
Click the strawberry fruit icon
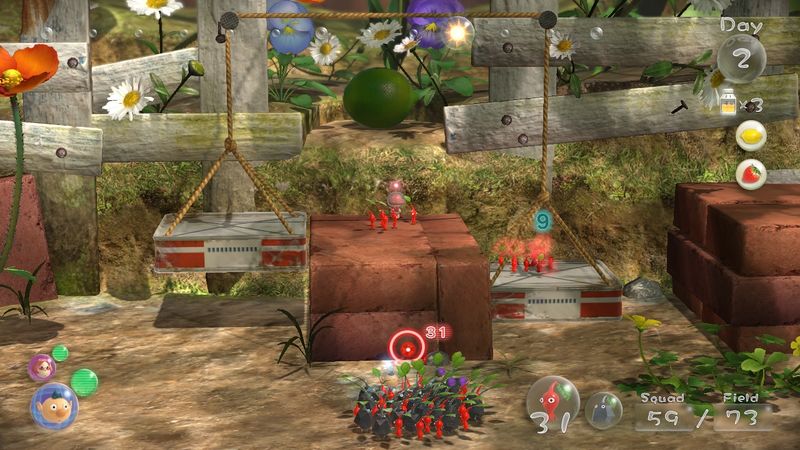(750, 174)
